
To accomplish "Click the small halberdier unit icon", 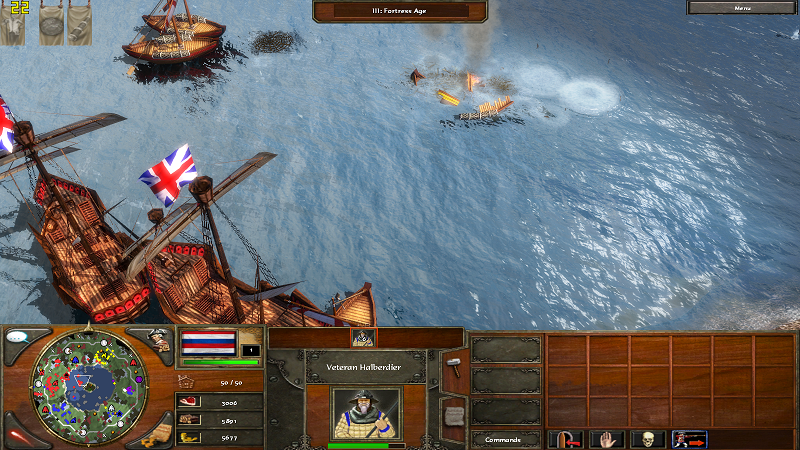I will [x=363, y=338].
